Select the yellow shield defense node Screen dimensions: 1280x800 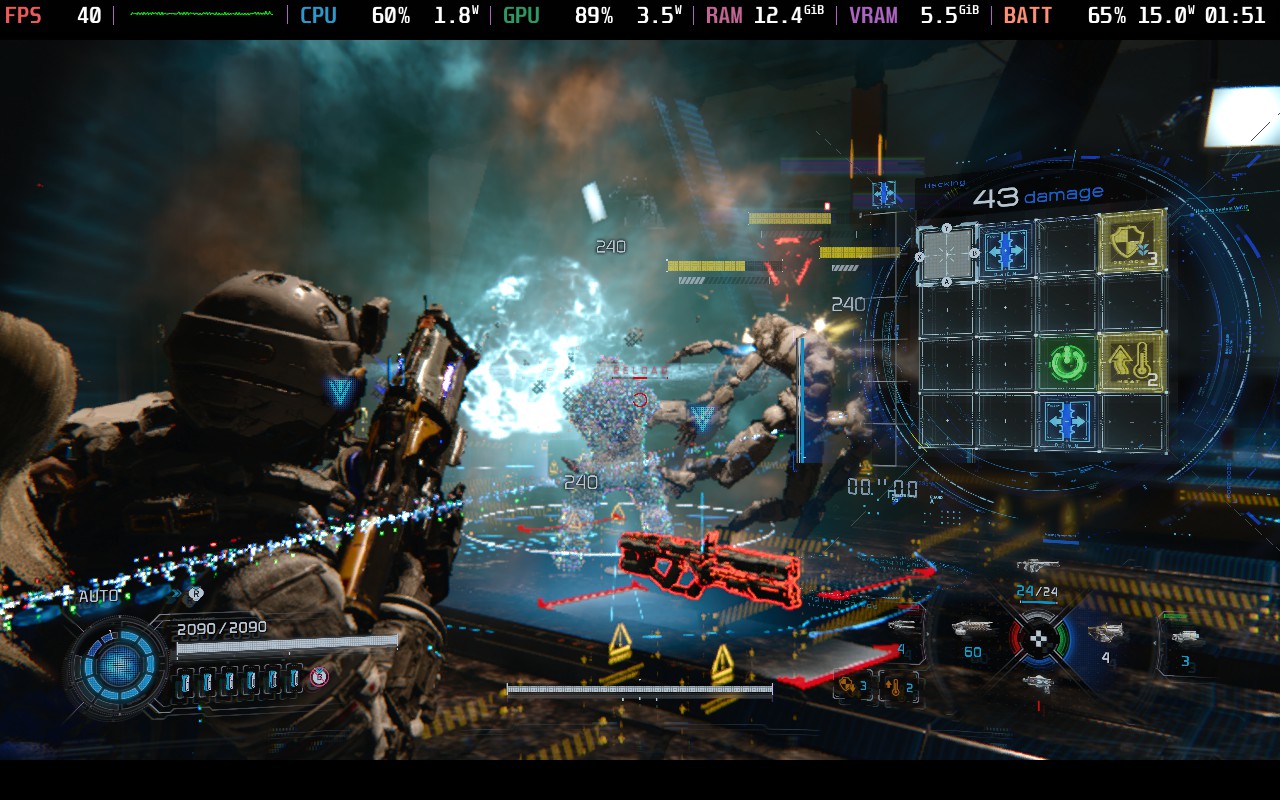pos(1132,242)
